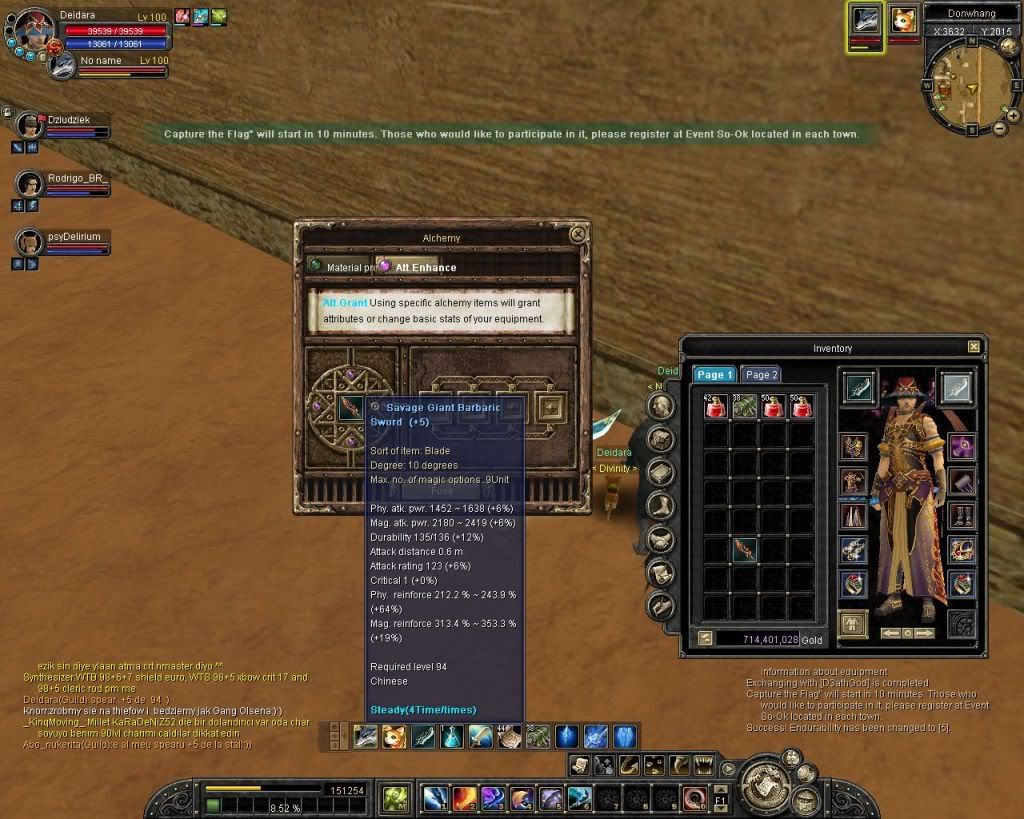Select the Att.Enhance tab
Image resolution: width=1024 pixels, height=819 pixels.
point(419,267)
